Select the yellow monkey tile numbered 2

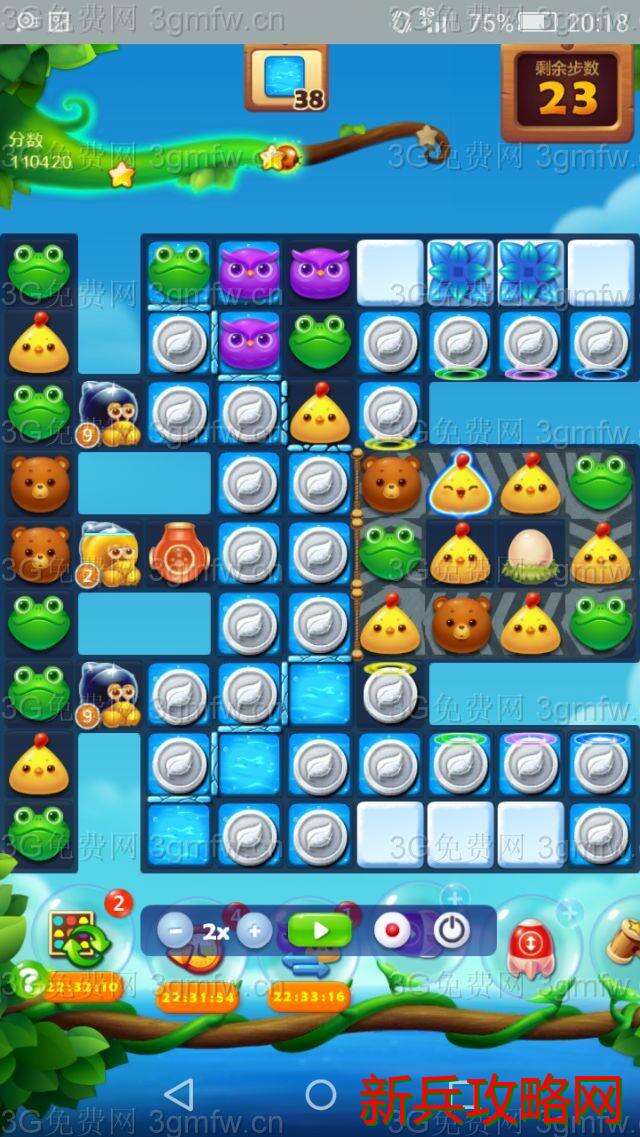pyautogui.click(x=108, y=553)
